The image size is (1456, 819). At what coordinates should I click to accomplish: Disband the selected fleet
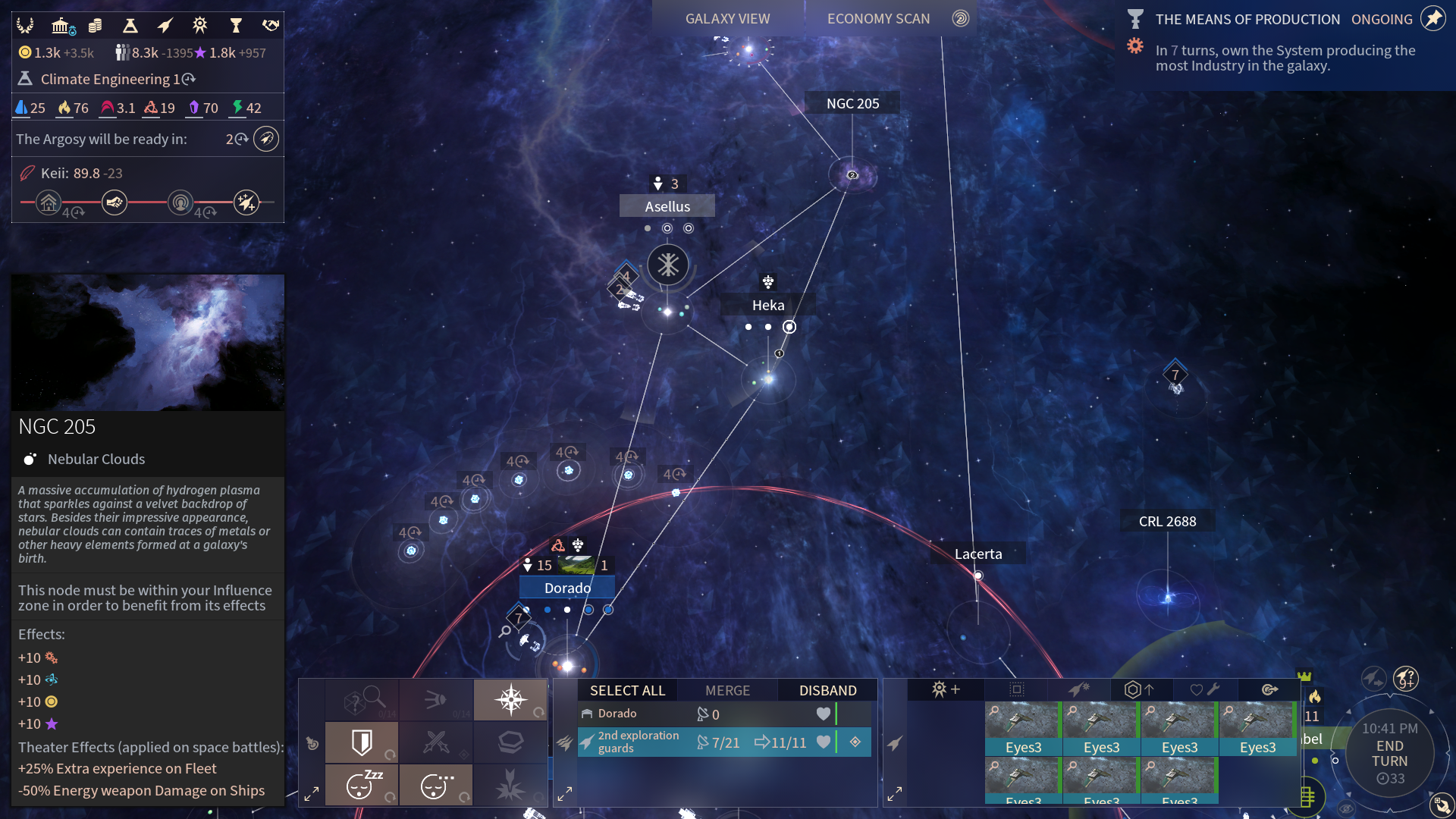point(827,690)
